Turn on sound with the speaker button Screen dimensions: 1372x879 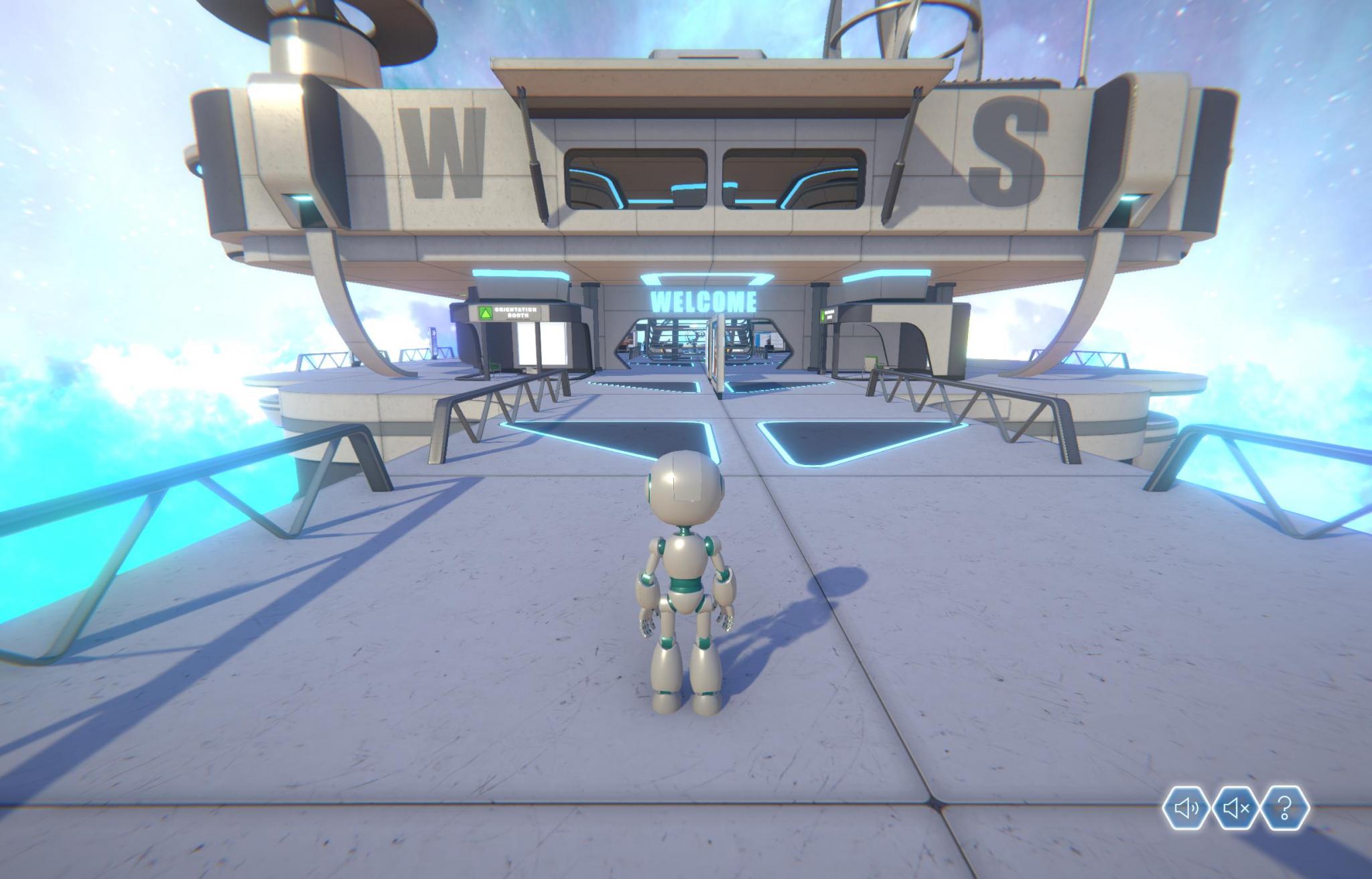[1186, 809]
